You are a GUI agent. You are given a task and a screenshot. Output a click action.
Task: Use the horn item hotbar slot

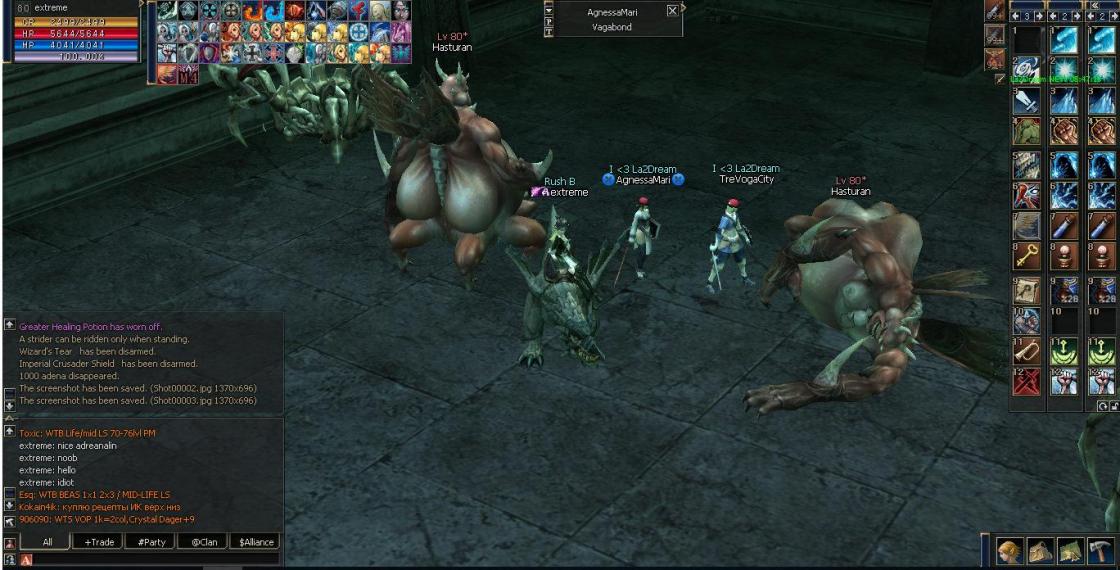click(1027, 351)
